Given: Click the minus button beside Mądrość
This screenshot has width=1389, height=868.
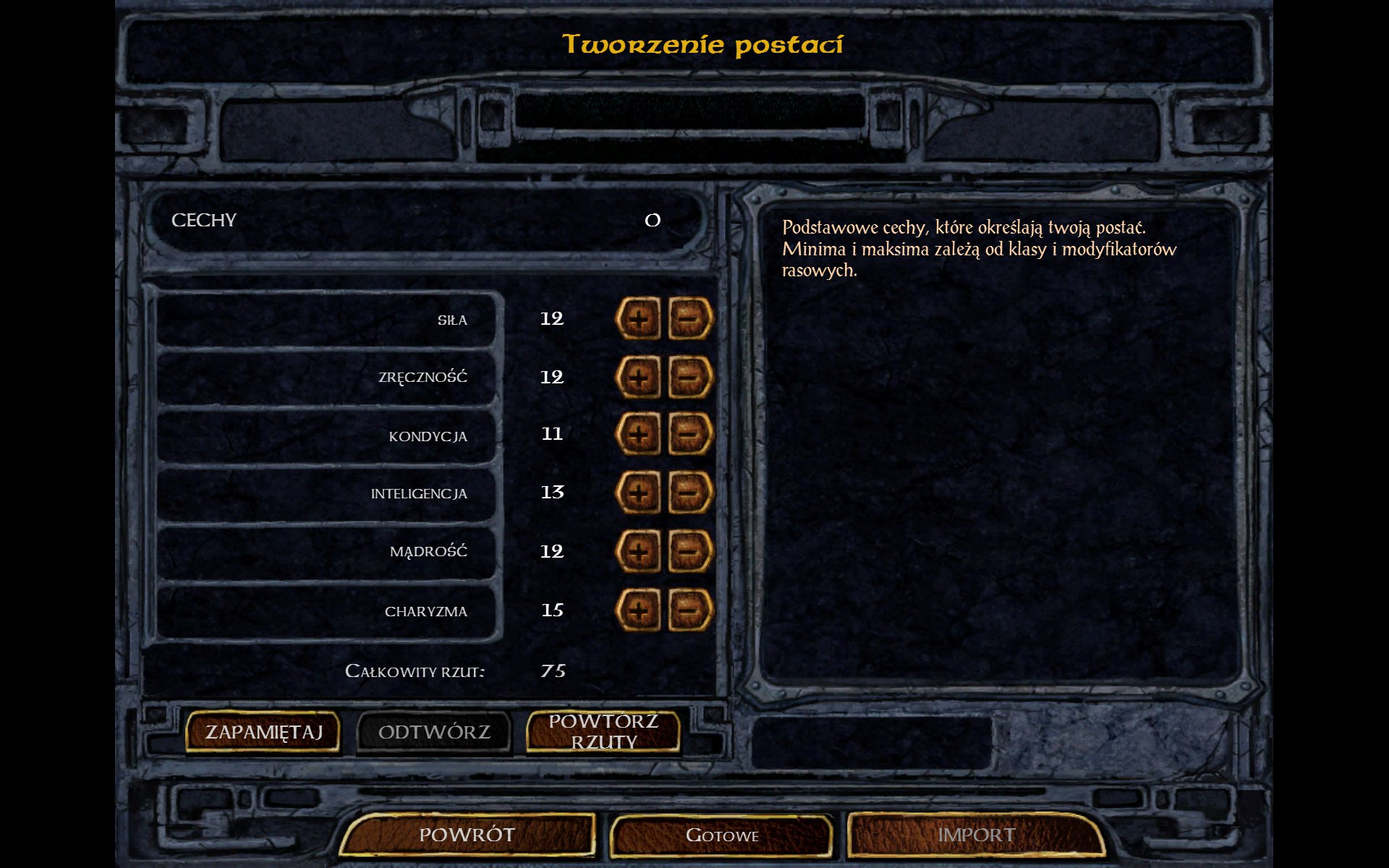Looking at the screenshot, I should (x=689, y=552).
